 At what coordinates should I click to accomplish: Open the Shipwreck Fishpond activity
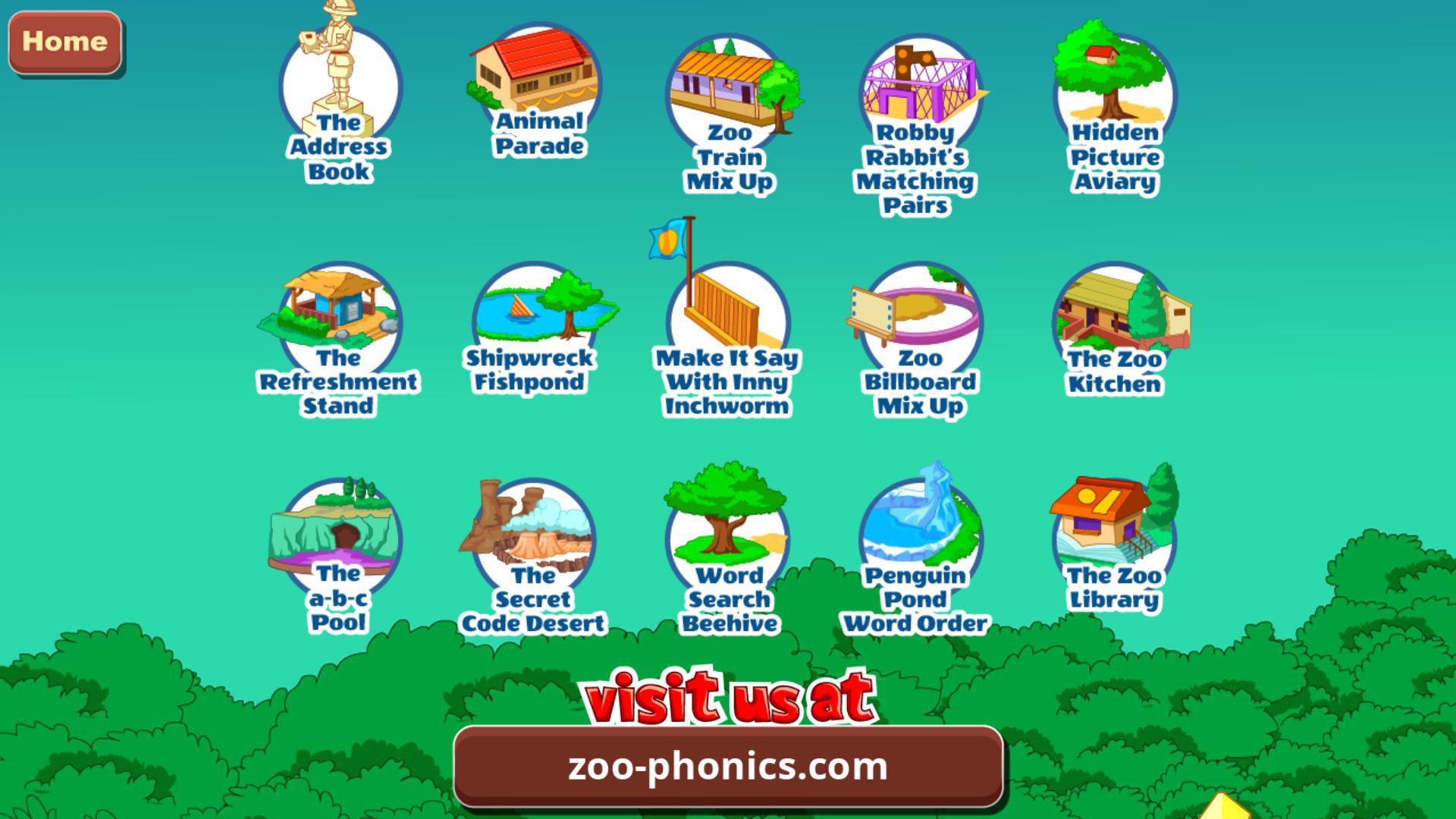[x=536, y=315]
